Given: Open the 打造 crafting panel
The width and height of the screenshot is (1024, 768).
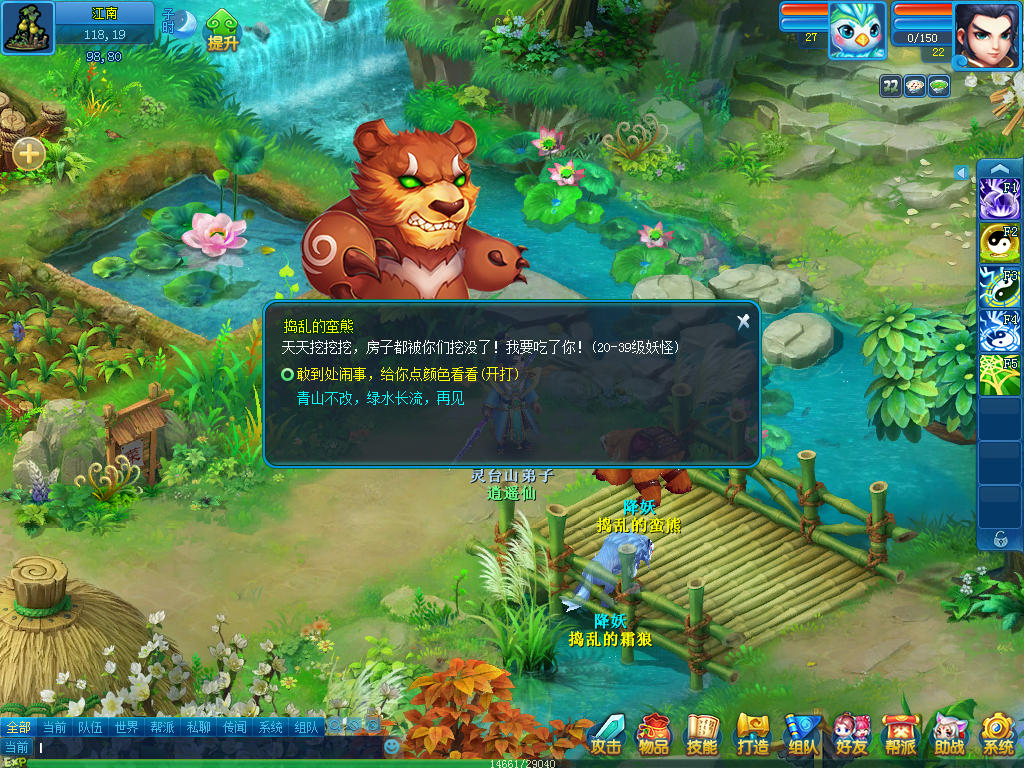Looking at the screenshot, I should (x=752, y=734).
